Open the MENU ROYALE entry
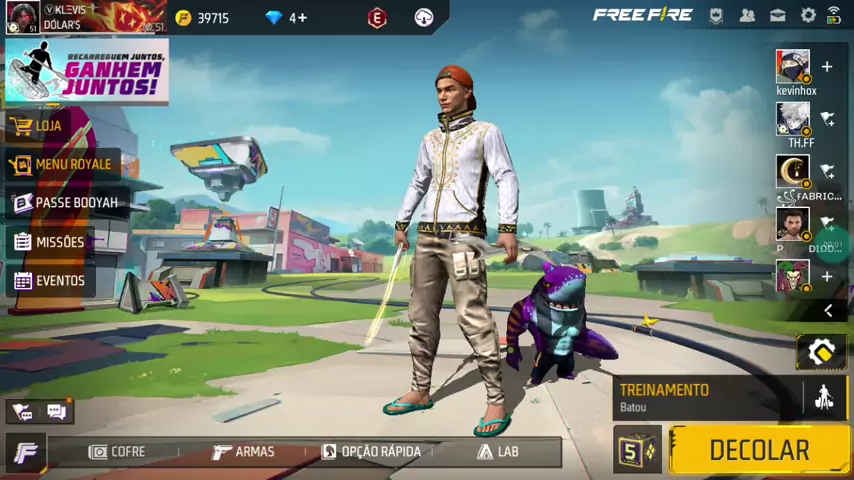Screen dimensions: 854x480 click(72, 164)
